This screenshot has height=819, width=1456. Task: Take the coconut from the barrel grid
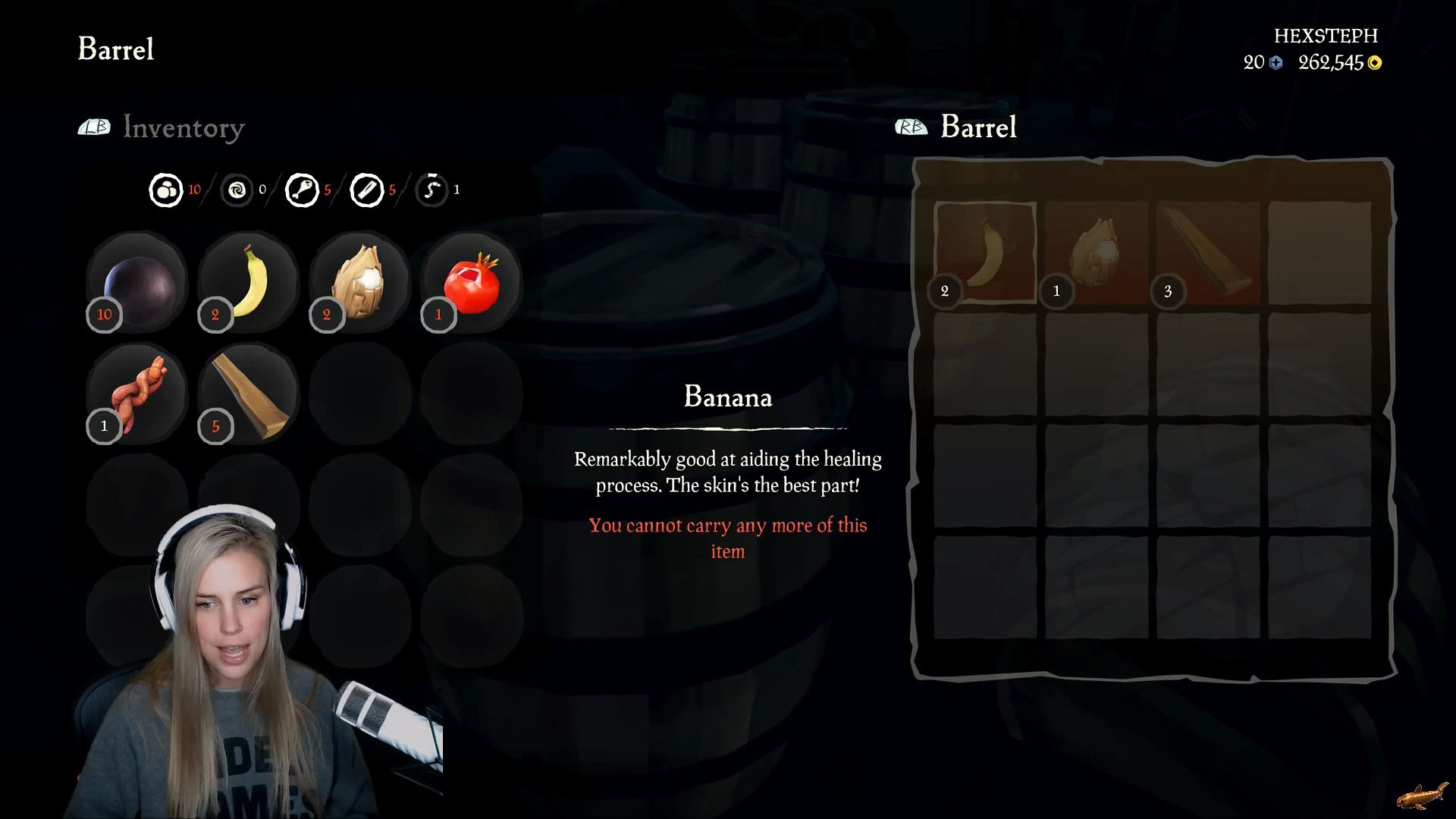click(1097, 253)
